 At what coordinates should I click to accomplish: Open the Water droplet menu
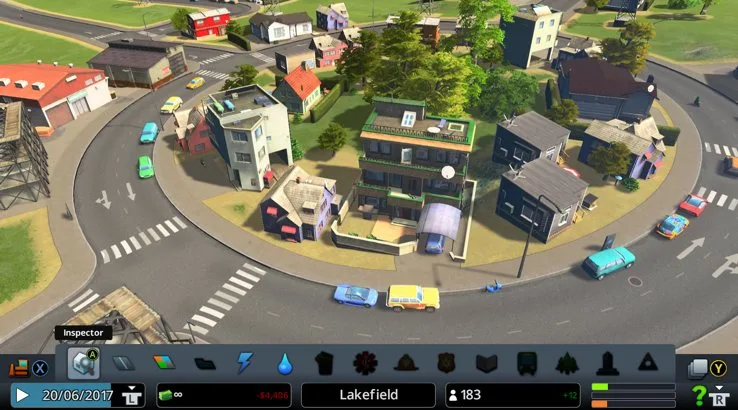(x=285, y=363)
